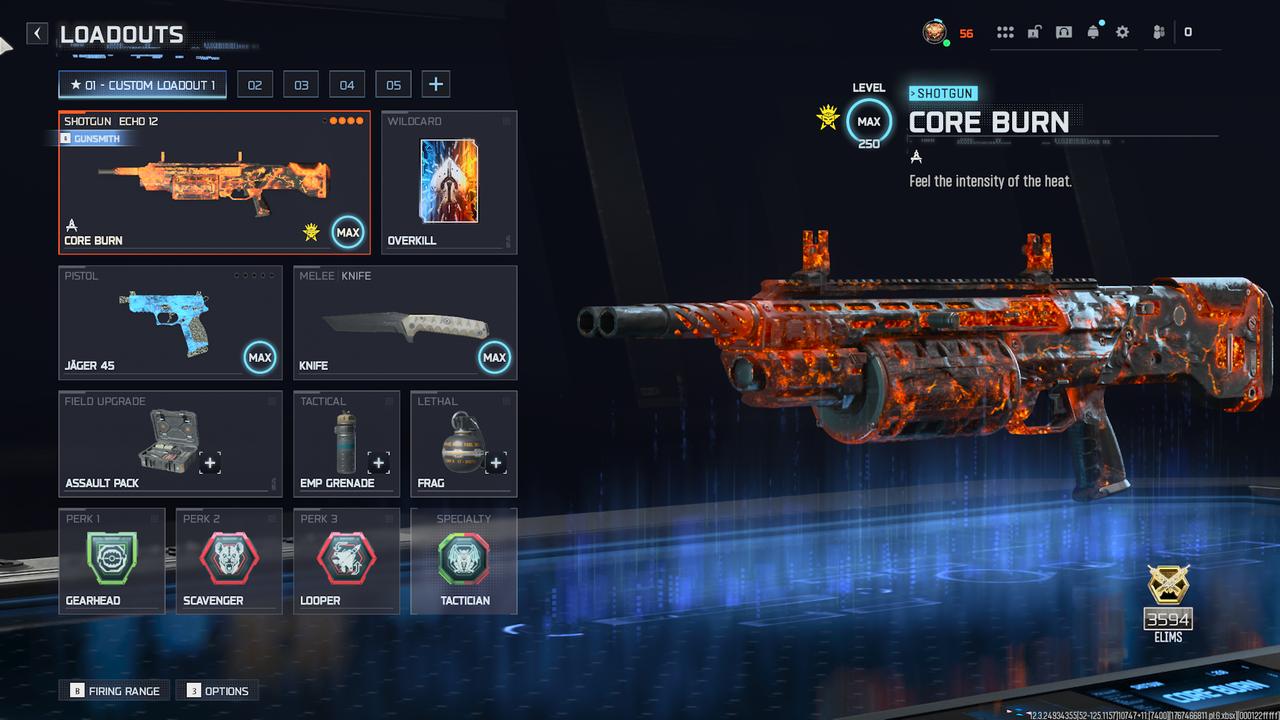Image resolution: width=1280 pixels, height=720 pixels.
Task: Switch to loadout tab 04
Action: tap(347, 85)
